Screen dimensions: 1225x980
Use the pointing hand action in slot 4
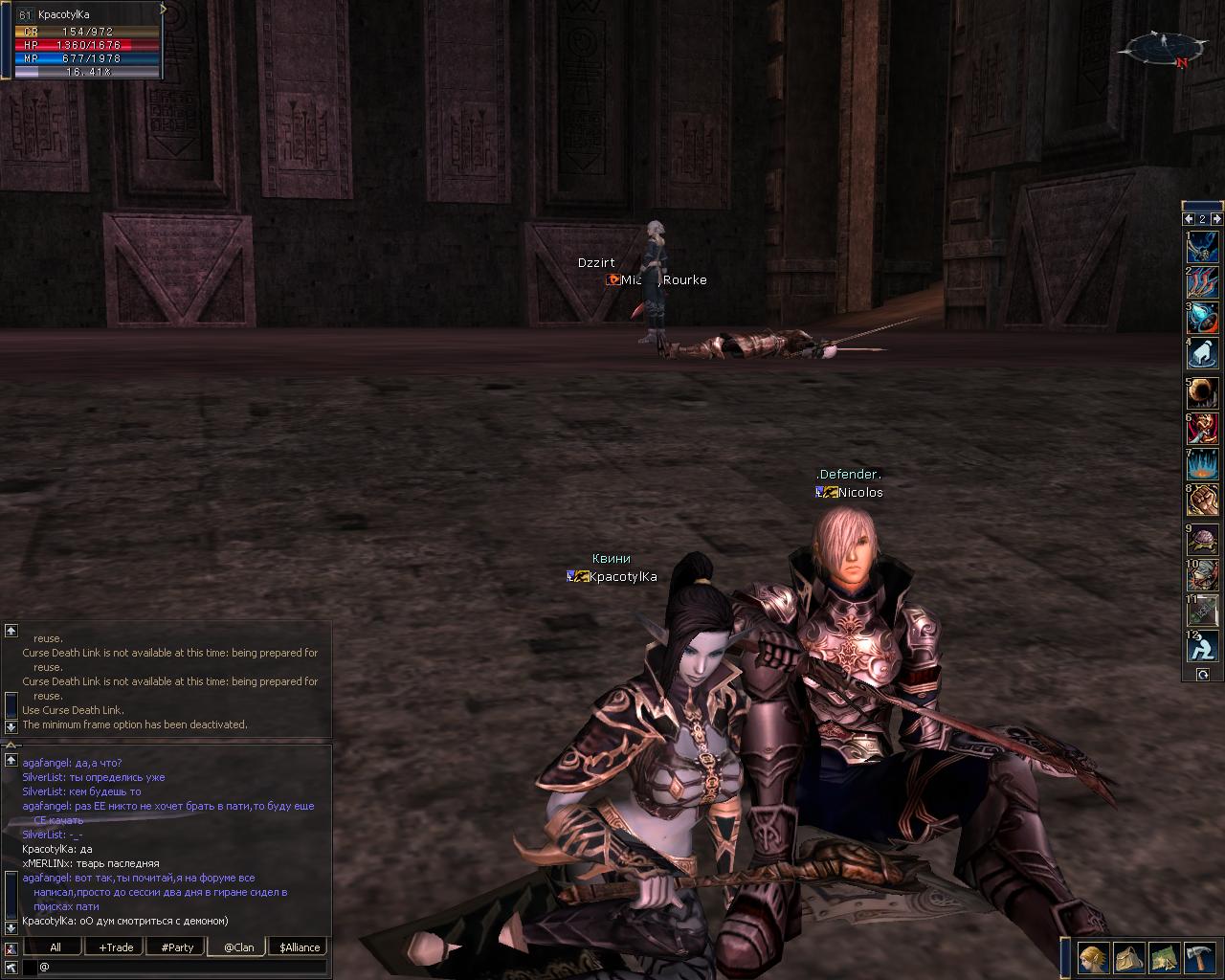[1203, 354]
